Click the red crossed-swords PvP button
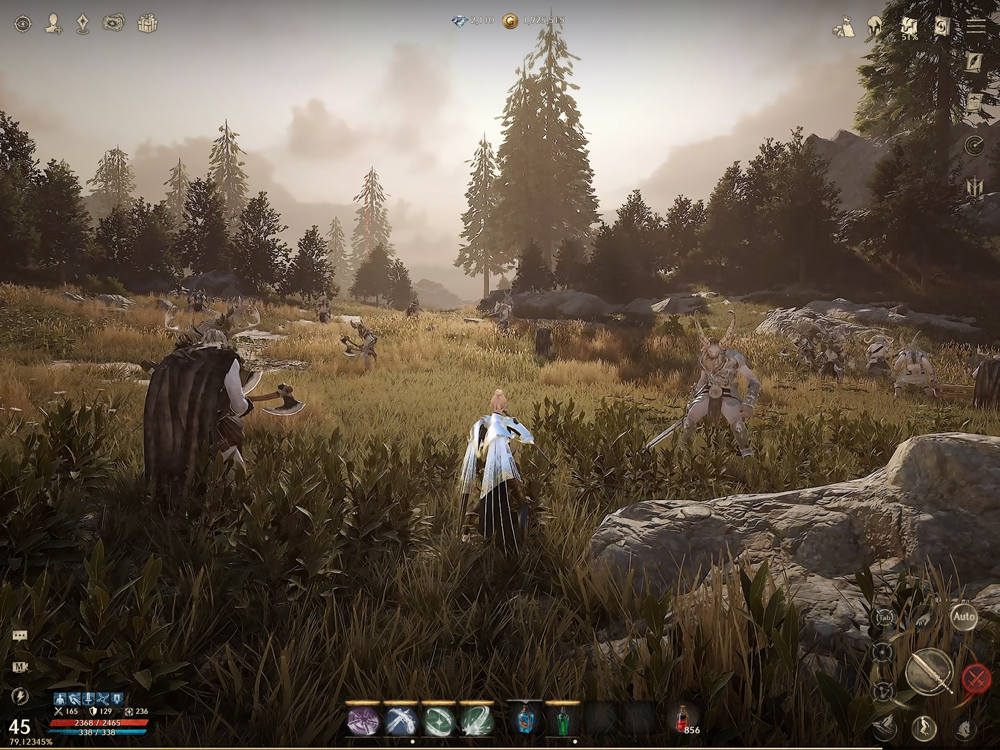 (976, 679)
